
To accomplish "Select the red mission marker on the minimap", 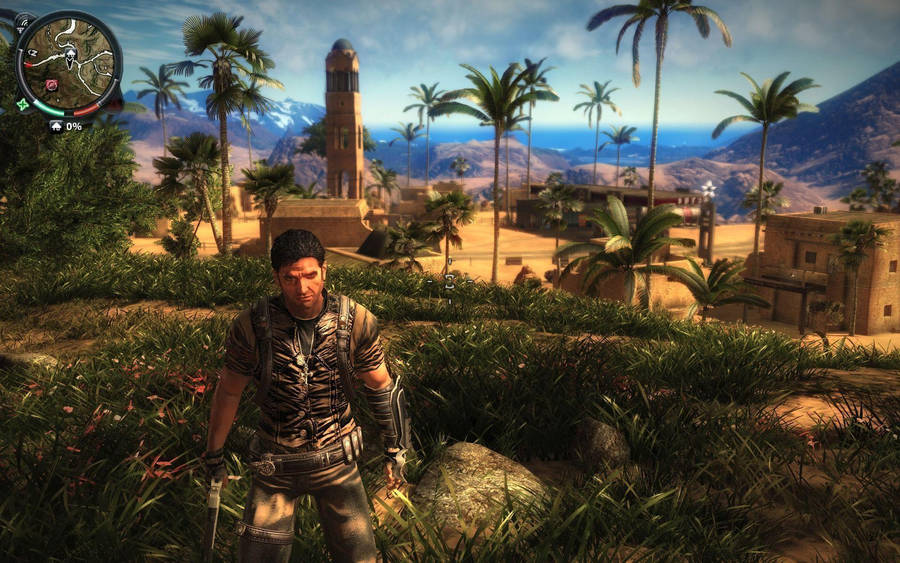I will pos(51,85).
